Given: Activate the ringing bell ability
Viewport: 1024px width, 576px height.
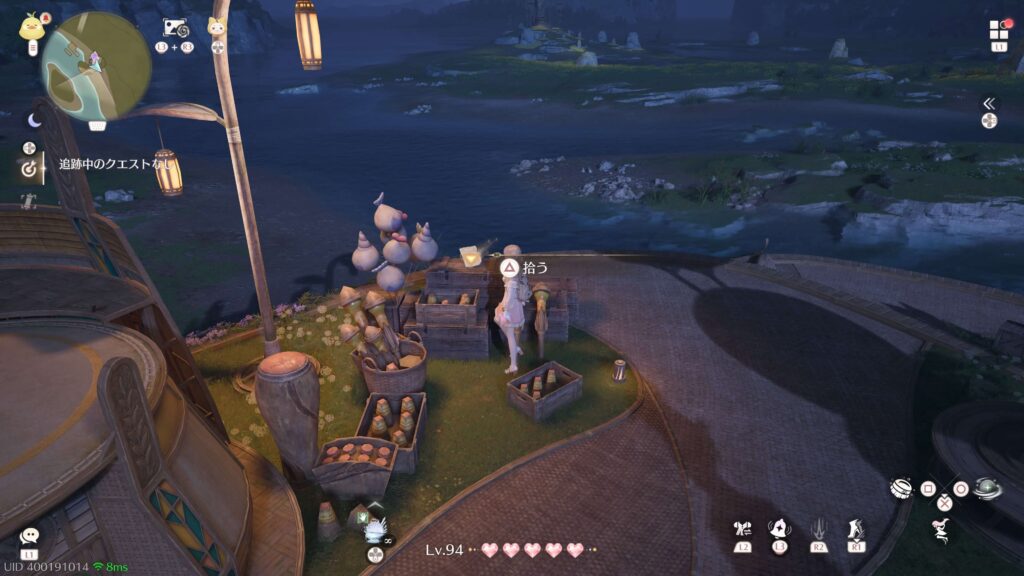Looking at the screenshot, I should 780,529.
